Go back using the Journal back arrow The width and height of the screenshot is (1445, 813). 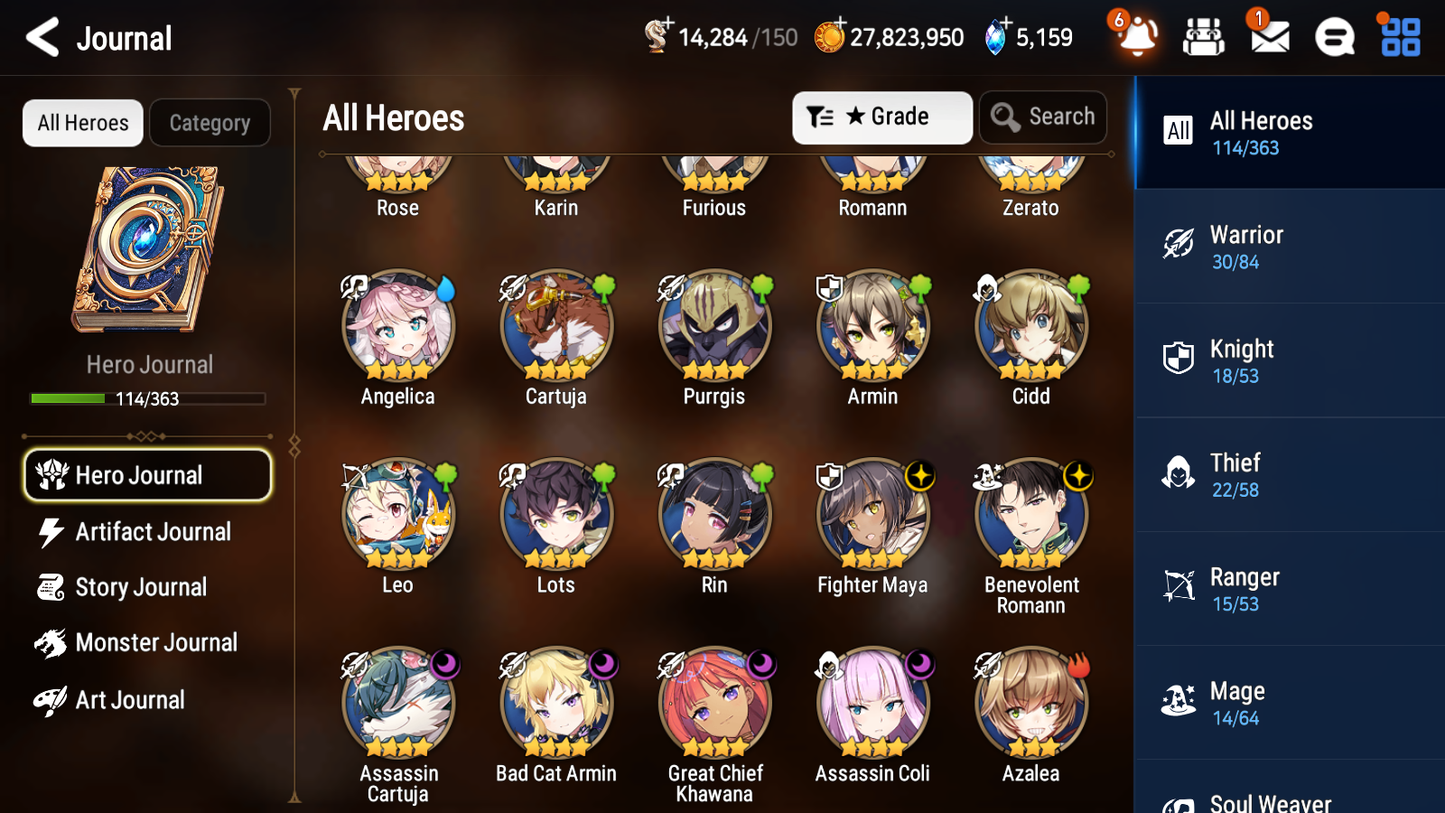[x=41, y=38]
